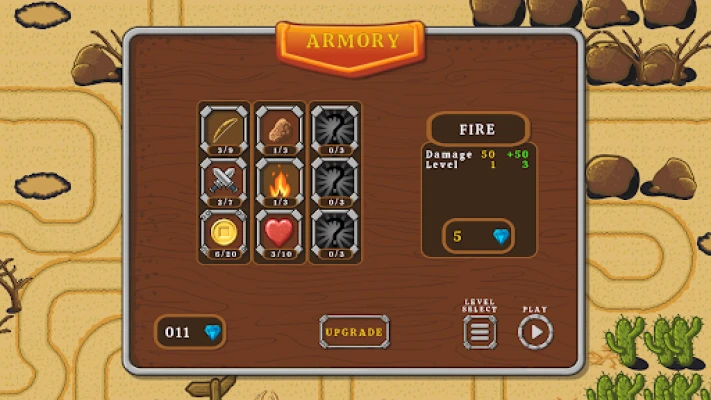Choose the crossed swords upgrade slot
This screenshot has width=711, height=400.
click(x=225, y=182)
